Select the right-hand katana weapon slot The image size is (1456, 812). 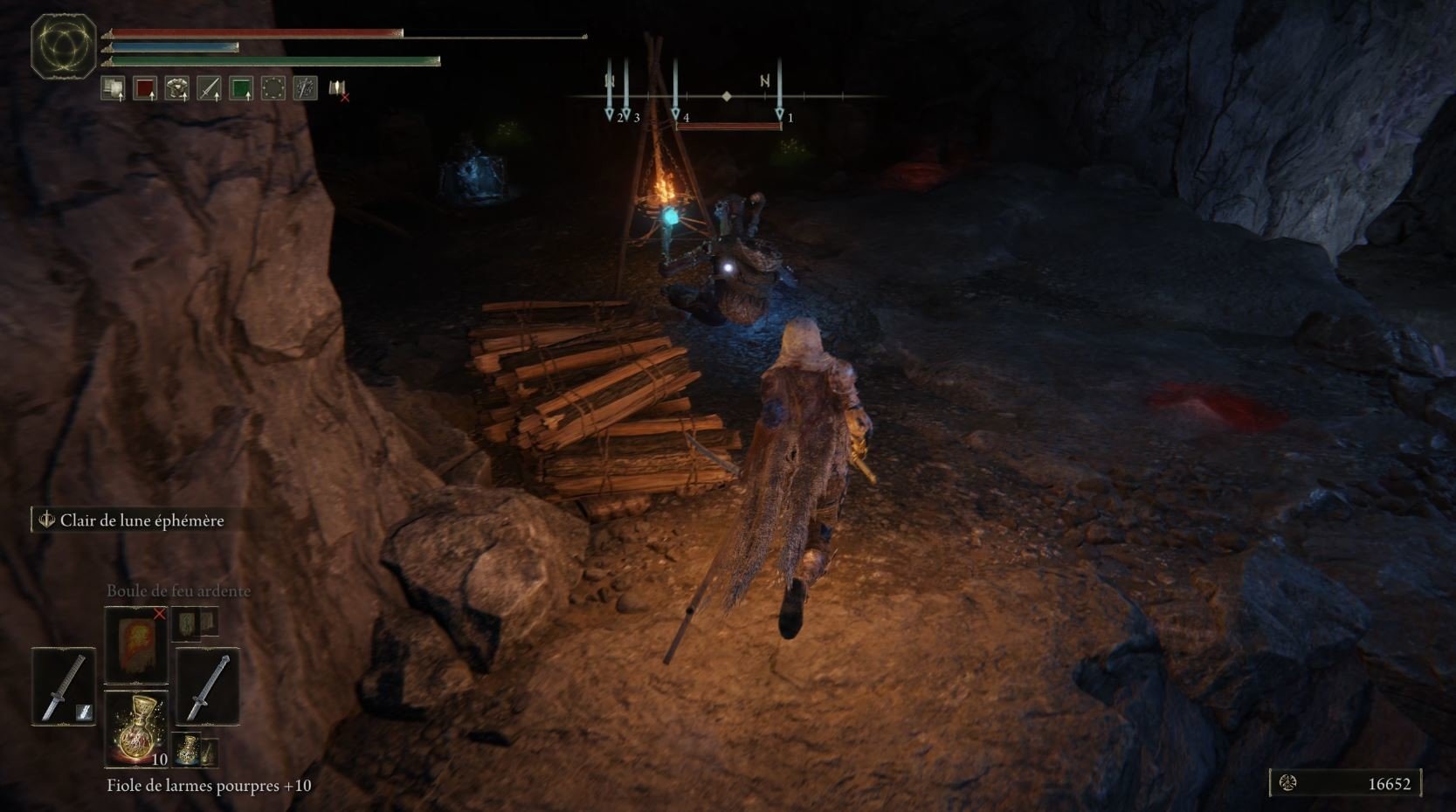(208, 686)
